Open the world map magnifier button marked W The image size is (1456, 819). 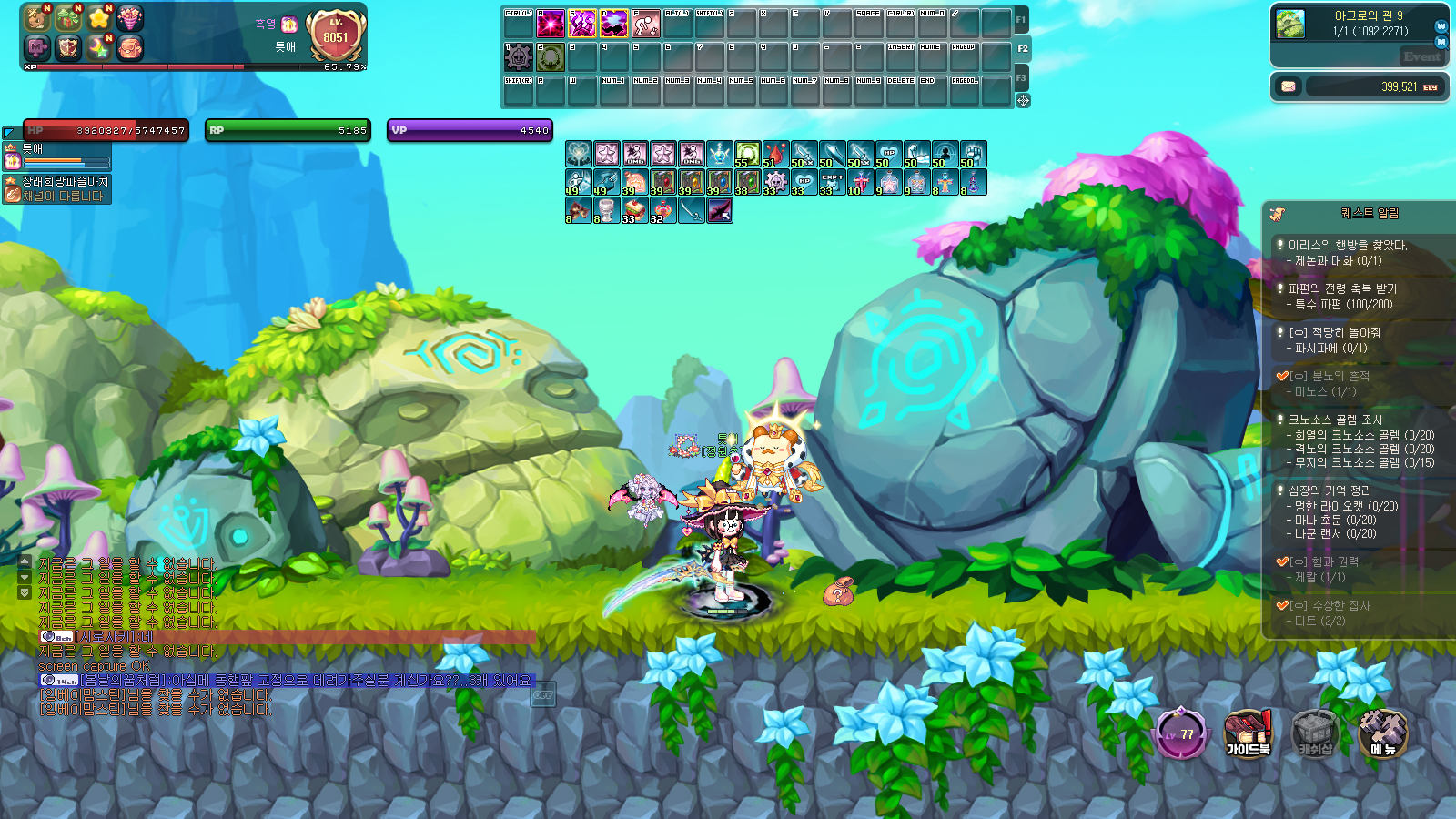1441,26
